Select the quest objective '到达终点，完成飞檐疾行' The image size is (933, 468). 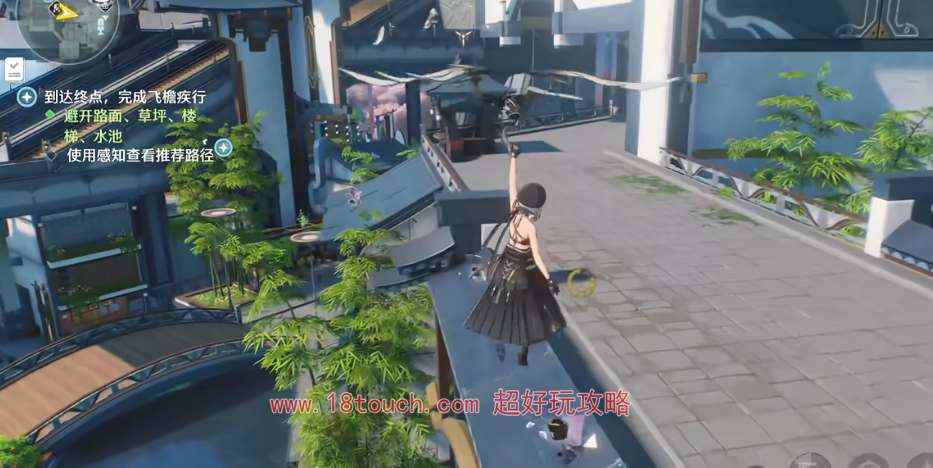pyautogui.click(x=125, y=97)
